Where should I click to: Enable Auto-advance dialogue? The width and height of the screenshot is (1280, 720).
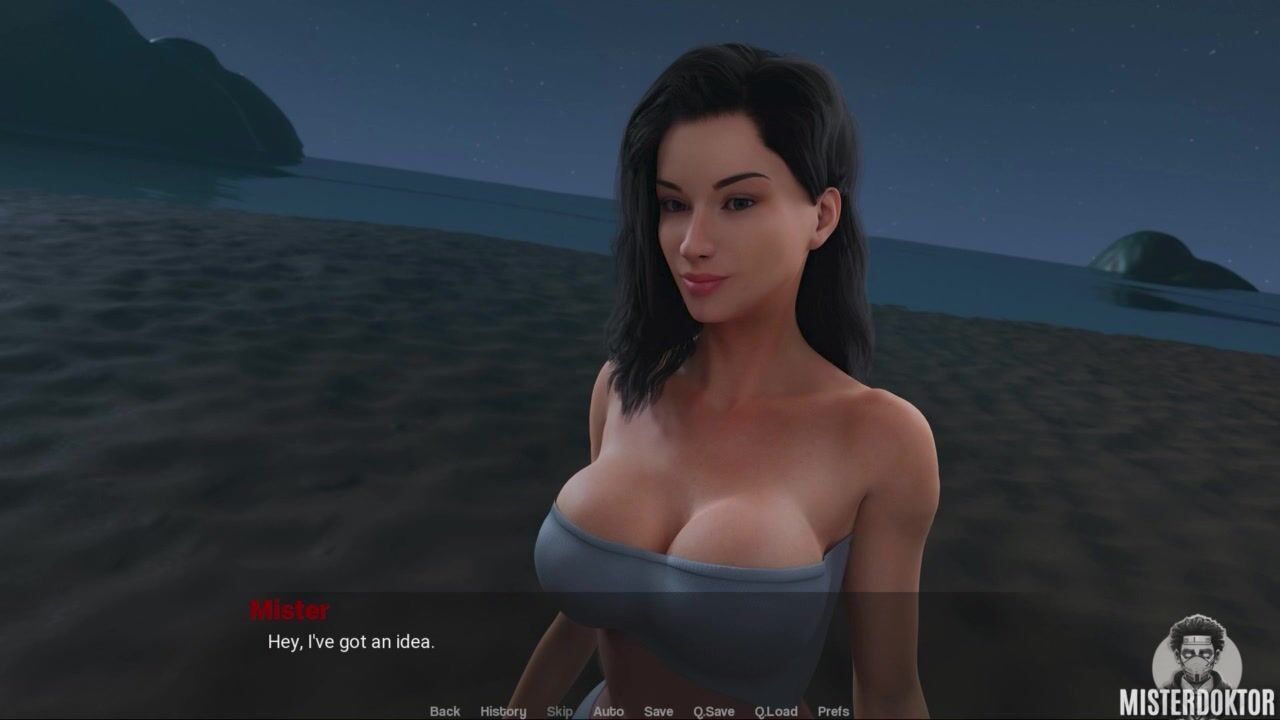click(608, 711)
